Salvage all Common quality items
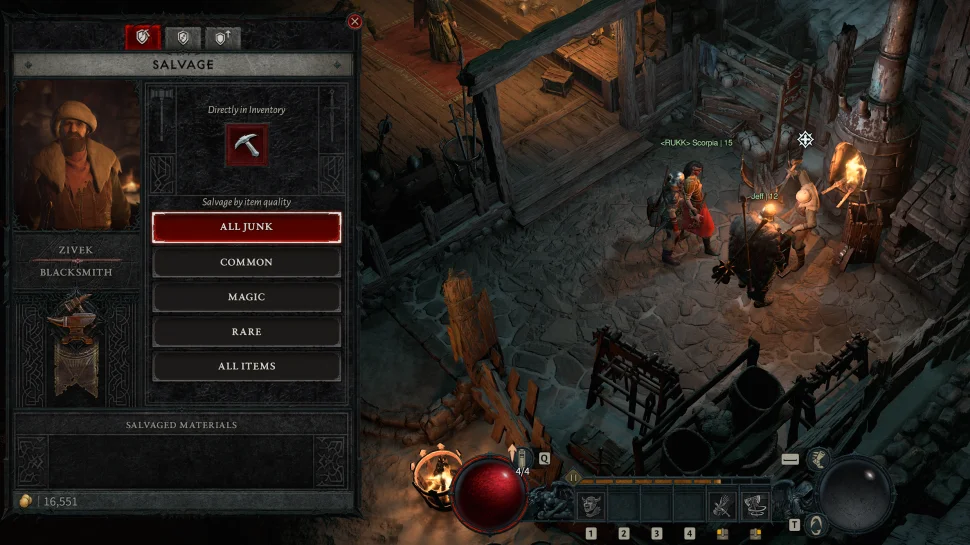Screen dimensions: 970x545 pyautogui.click(x=246, y=262)
